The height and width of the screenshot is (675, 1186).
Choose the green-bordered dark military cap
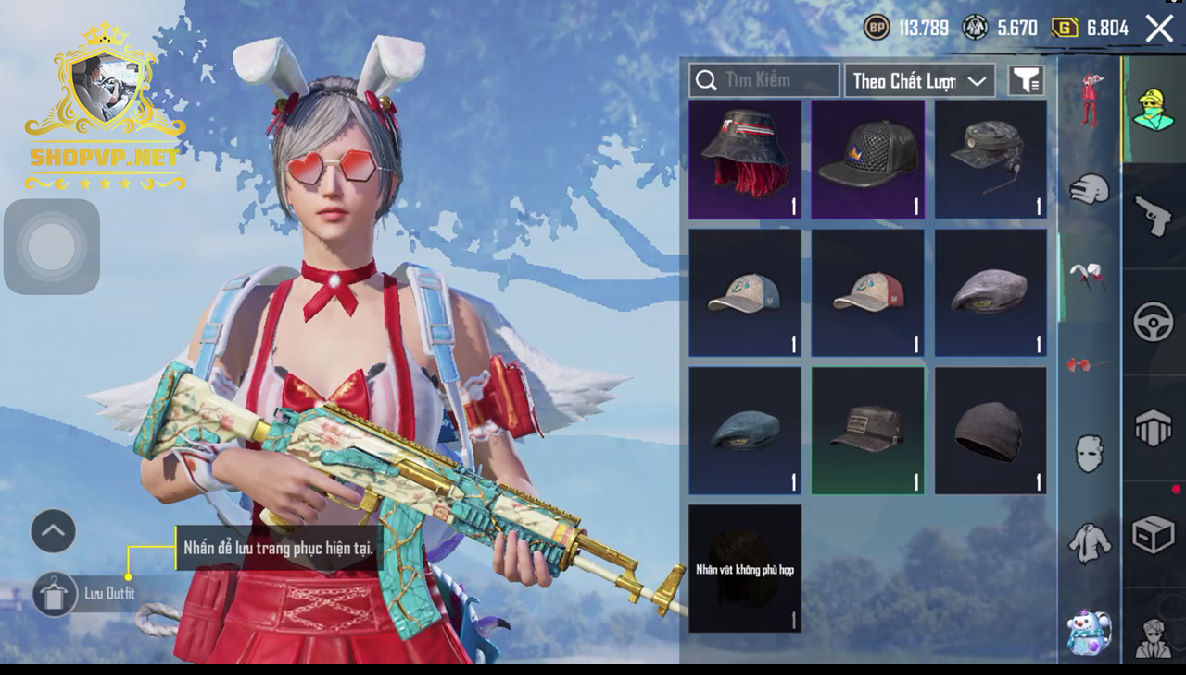868,430
